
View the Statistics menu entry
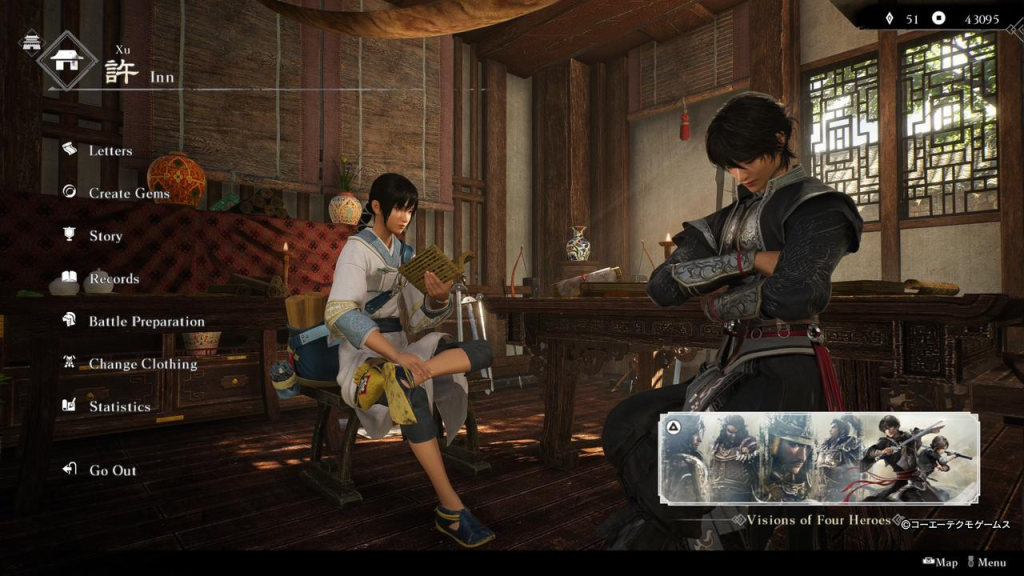click(x=119, y=407)
